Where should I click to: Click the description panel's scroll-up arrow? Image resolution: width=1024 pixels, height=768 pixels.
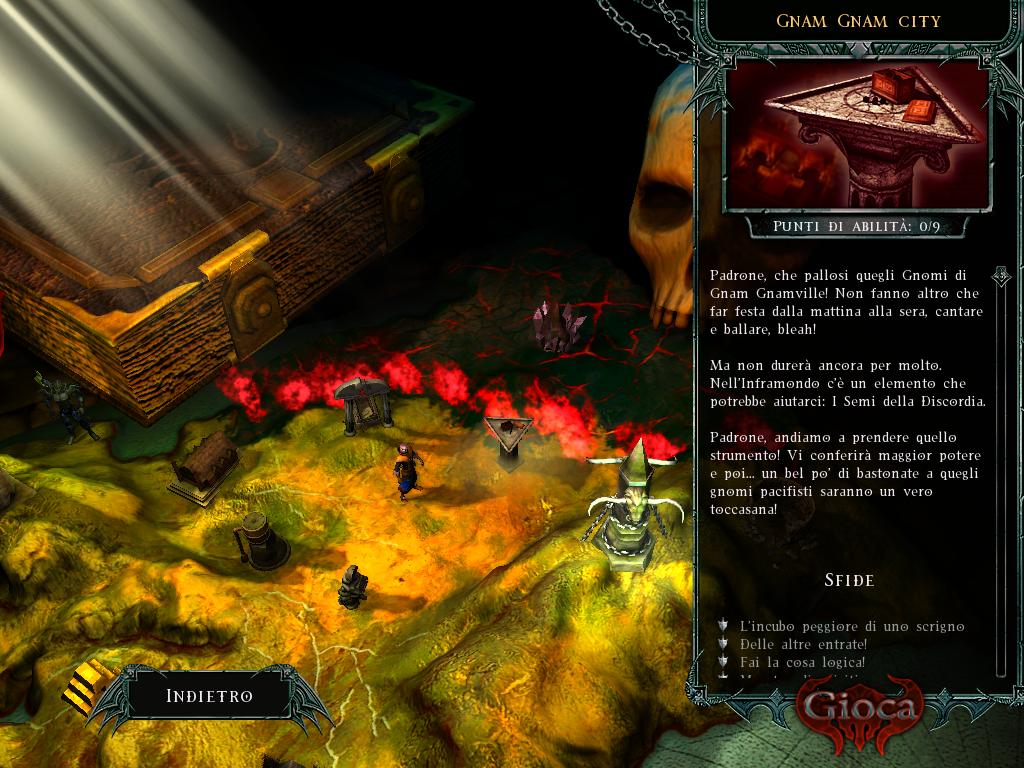tap(998, 274)
